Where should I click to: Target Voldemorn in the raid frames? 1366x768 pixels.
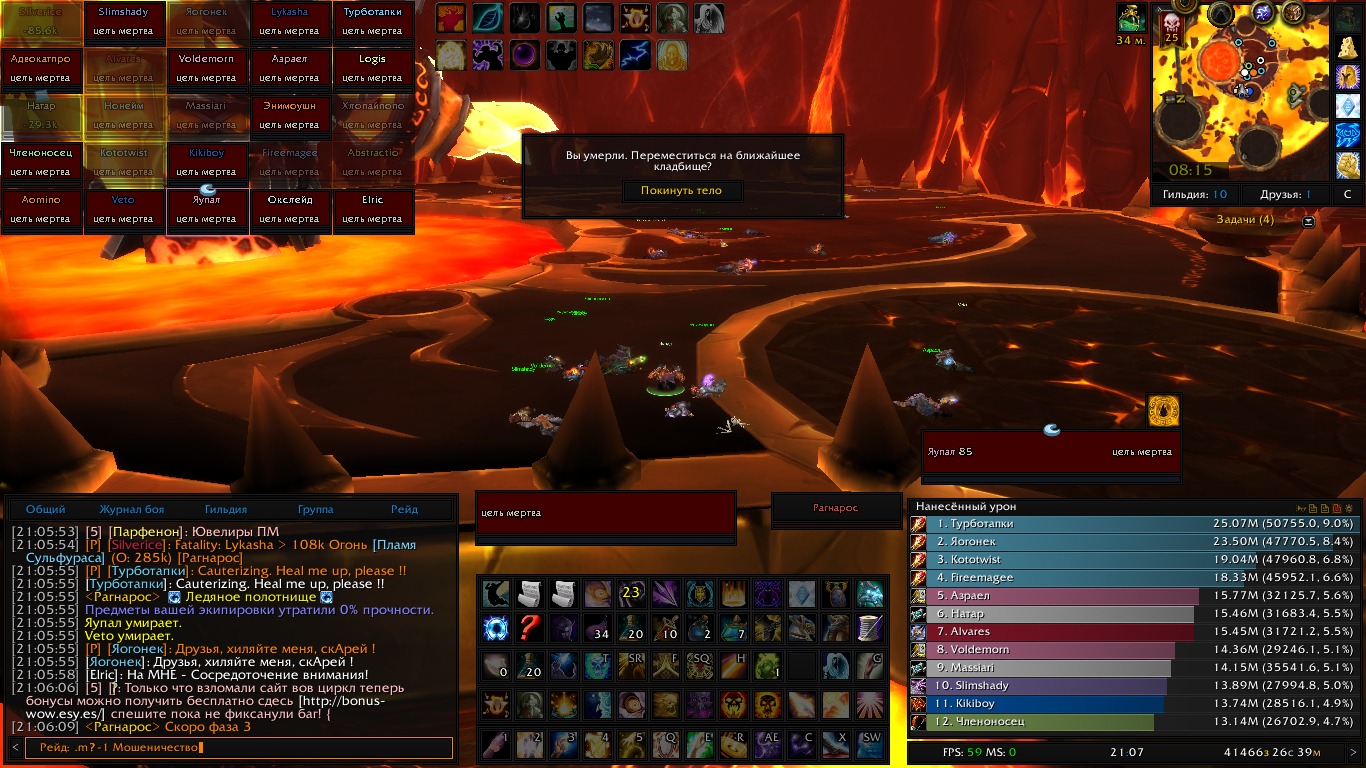coord(206,69)
